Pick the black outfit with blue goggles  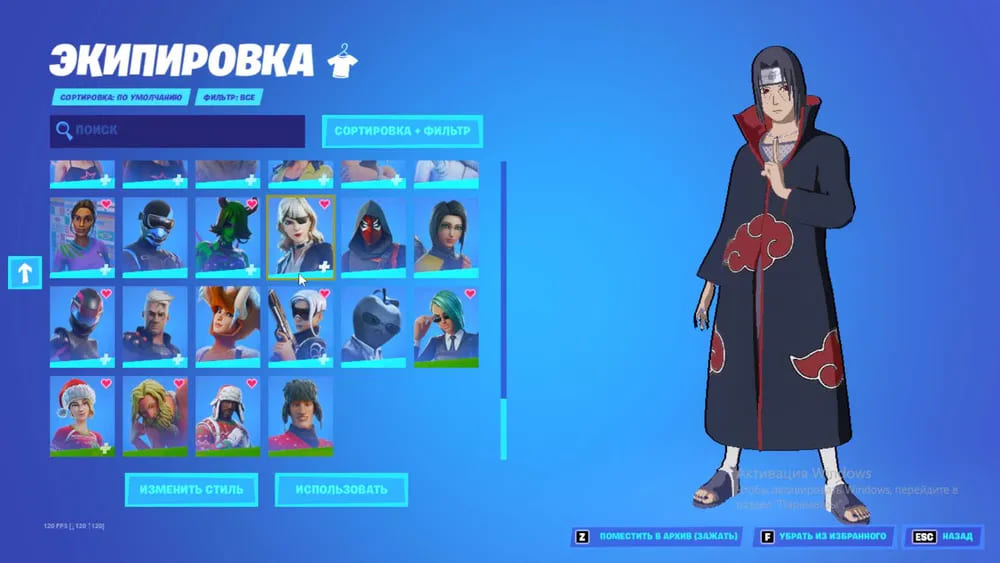pos(155,236)
